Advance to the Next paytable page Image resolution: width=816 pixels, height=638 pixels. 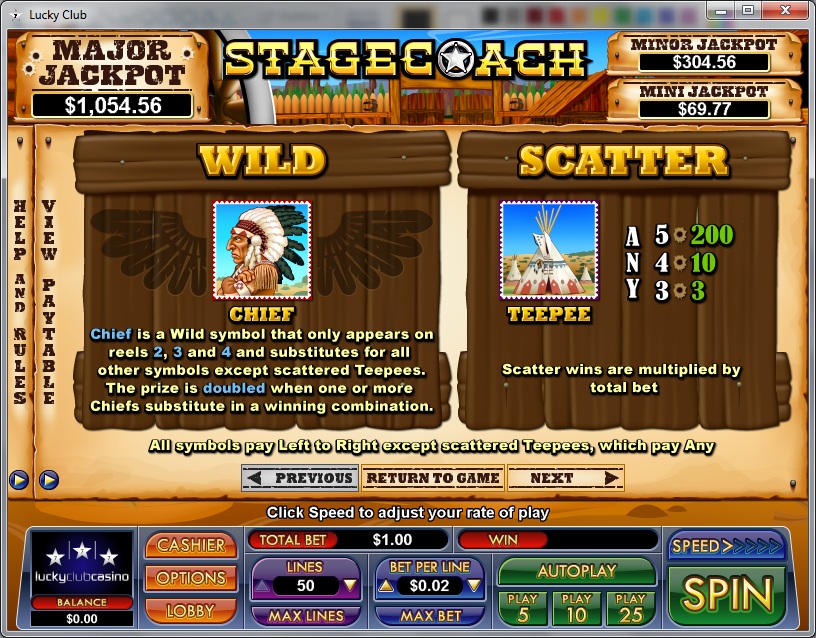(x=564, y=478)
